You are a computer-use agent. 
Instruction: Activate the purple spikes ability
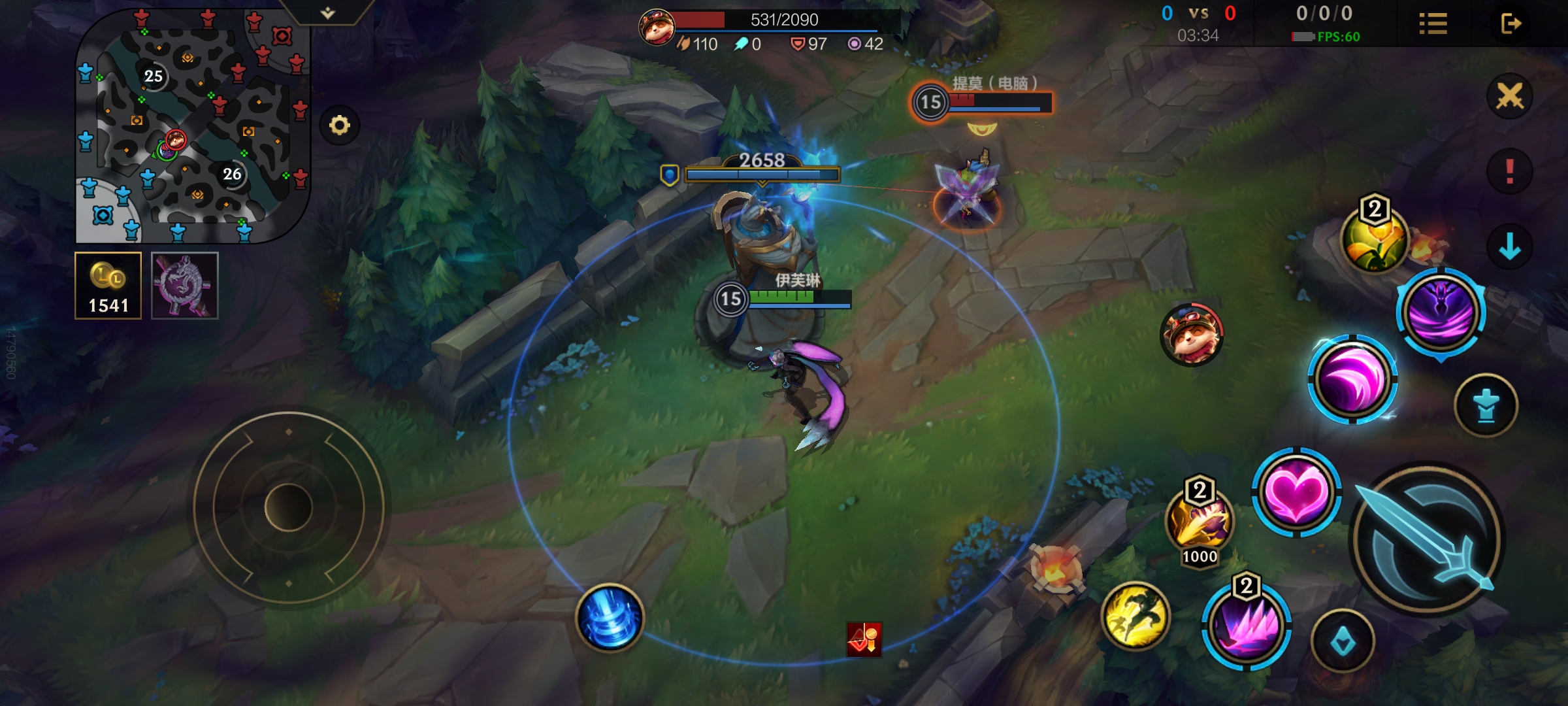(x=1246, y=626)
